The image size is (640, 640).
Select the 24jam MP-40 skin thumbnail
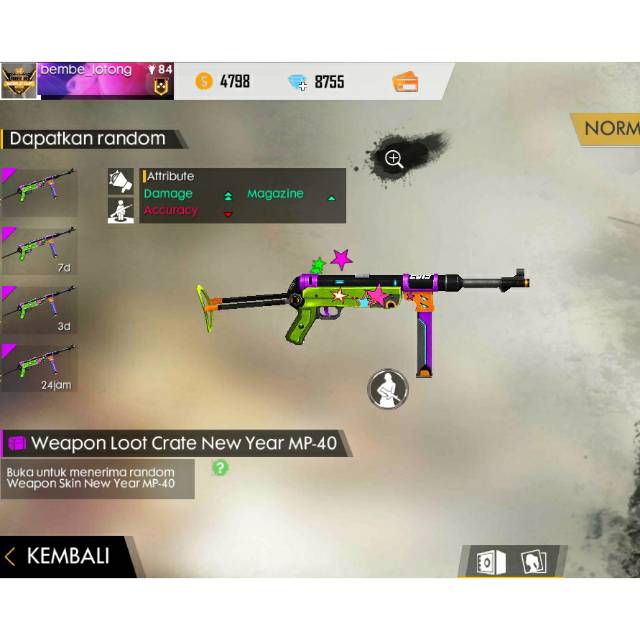pyautogui.click(x=39, y=366)
